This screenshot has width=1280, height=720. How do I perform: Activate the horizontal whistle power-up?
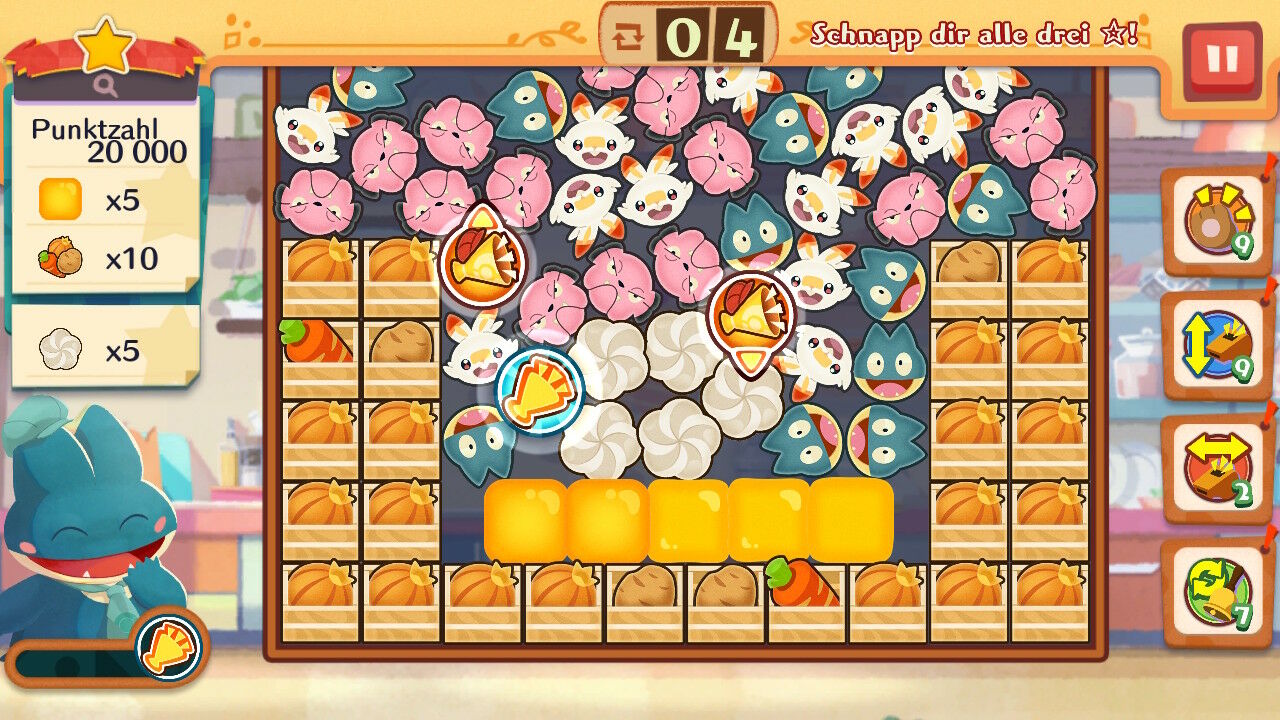tap(1216, 469)
